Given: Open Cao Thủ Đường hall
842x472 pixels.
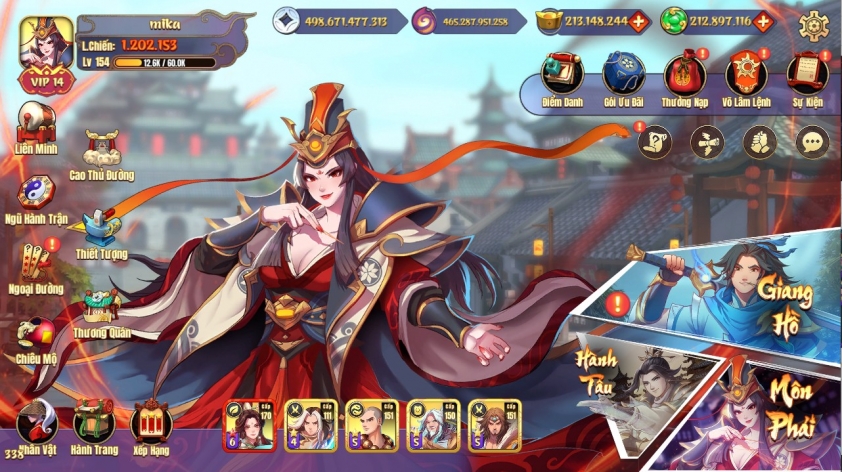Looking at the screenshot, I should [103, 151].
